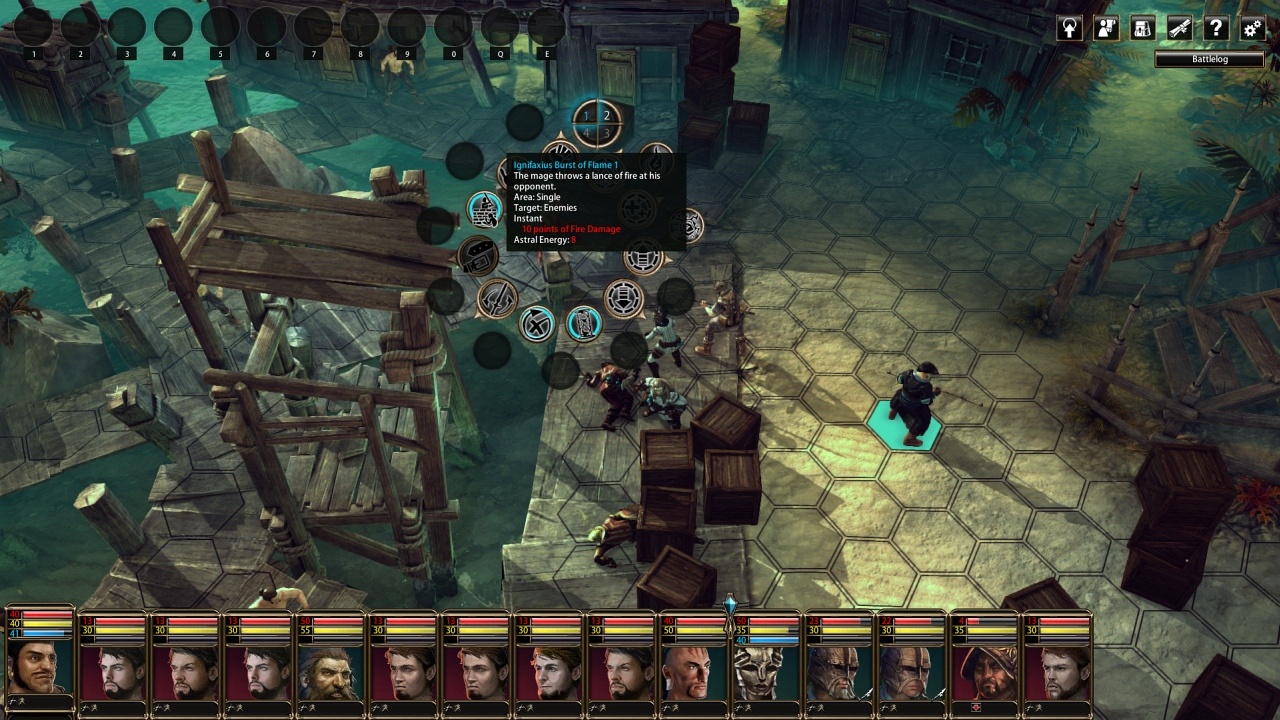1280x720 pixels.
Task: Open the settings gears menu
Action: tap(1252, 28)
